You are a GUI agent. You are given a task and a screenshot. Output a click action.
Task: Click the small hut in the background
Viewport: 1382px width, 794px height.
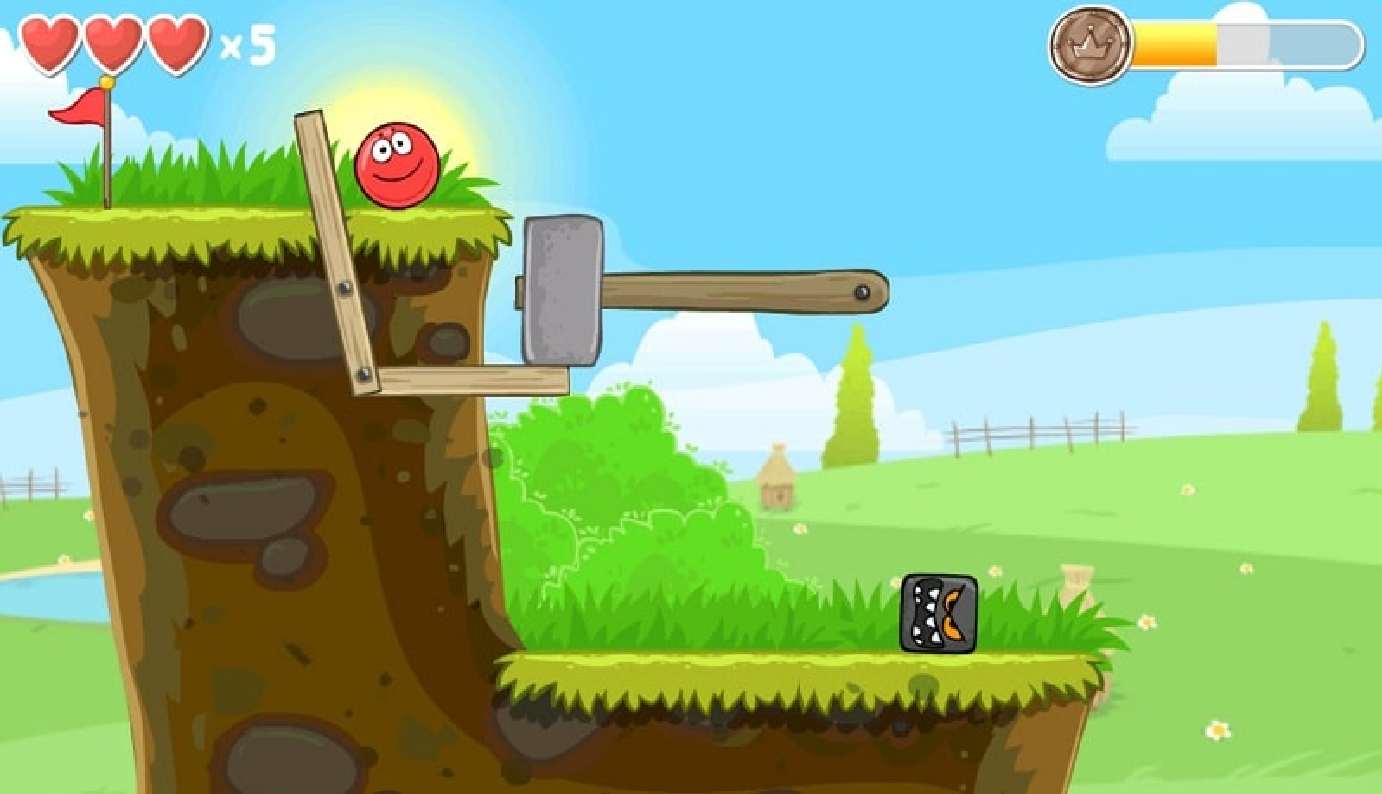[779, 477]
